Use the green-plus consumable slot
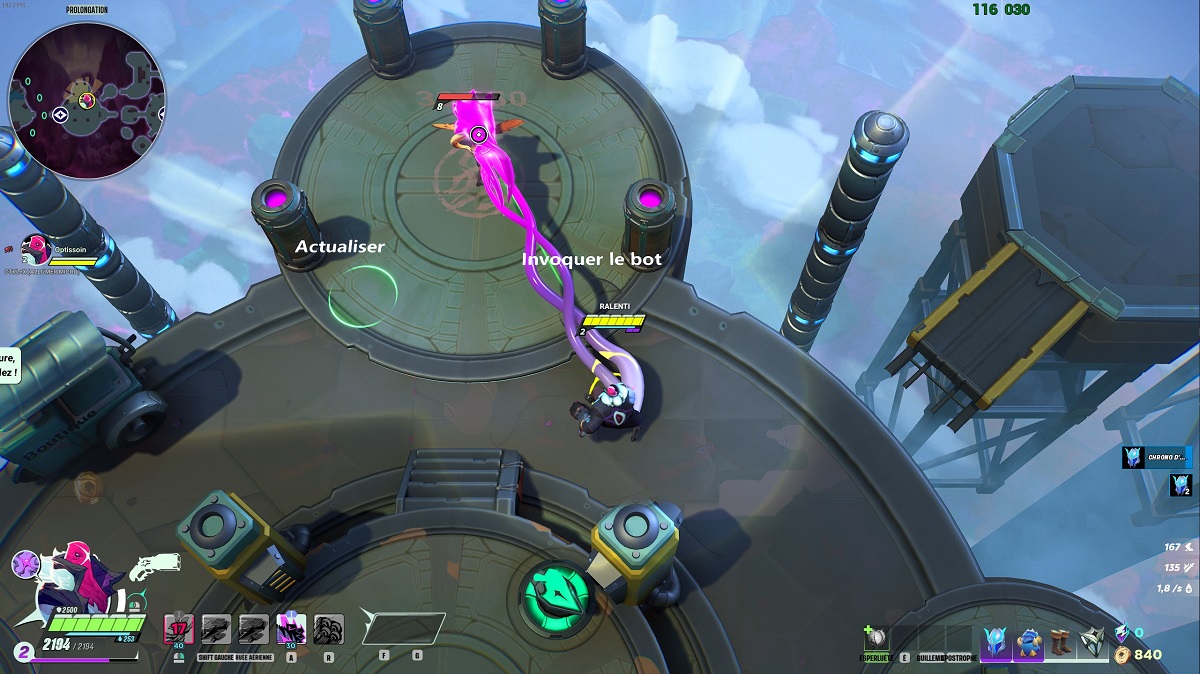1200x674 pixels. (x=877, y=638)
